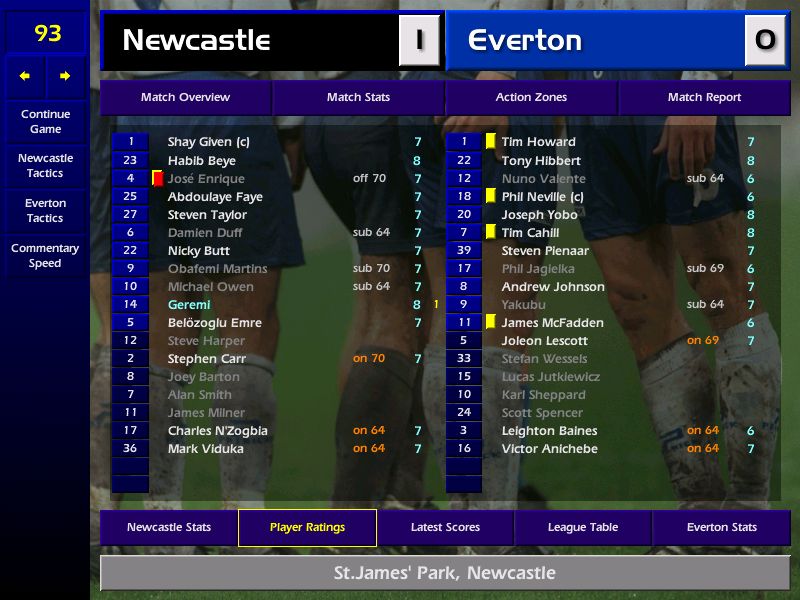The height and width of the screenshot is (600, 800).
Task: Select Tim Howard in the Everton lineup
Action: click(538, 142)
